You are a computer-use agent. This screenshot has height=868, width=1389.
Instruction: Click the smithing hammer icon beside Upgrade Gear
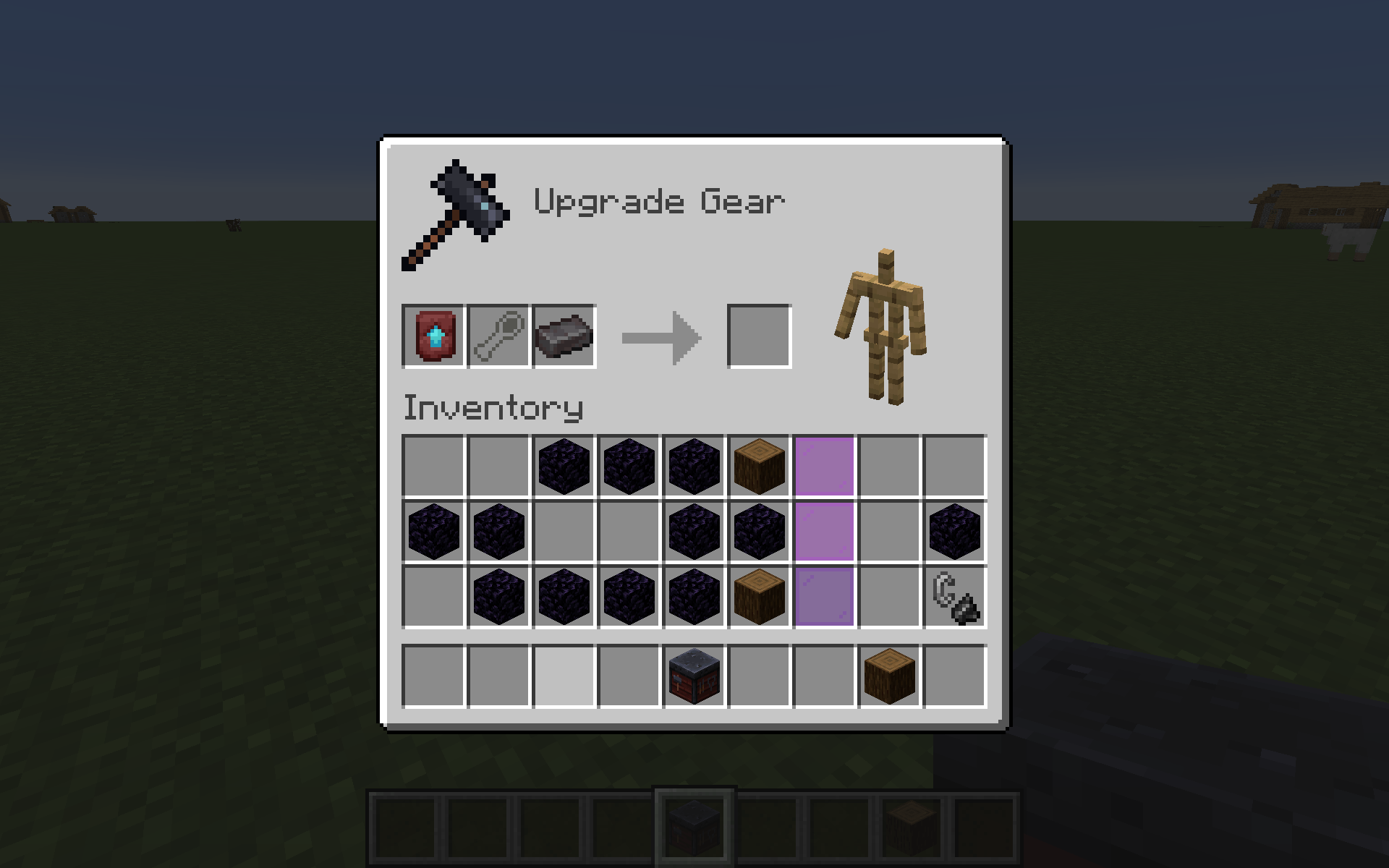pos(456,210)
